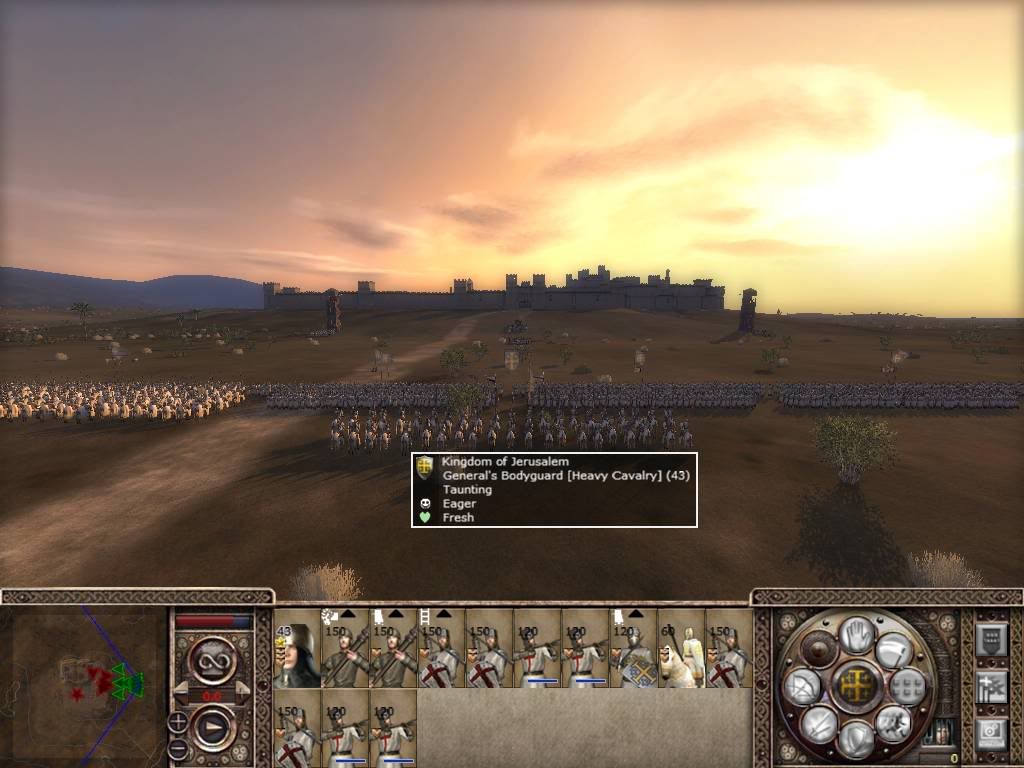The width and height of the screenshot is (1024, 768).
Task: Open the heraldic shield side panel button
Action: tap(990, 638)
